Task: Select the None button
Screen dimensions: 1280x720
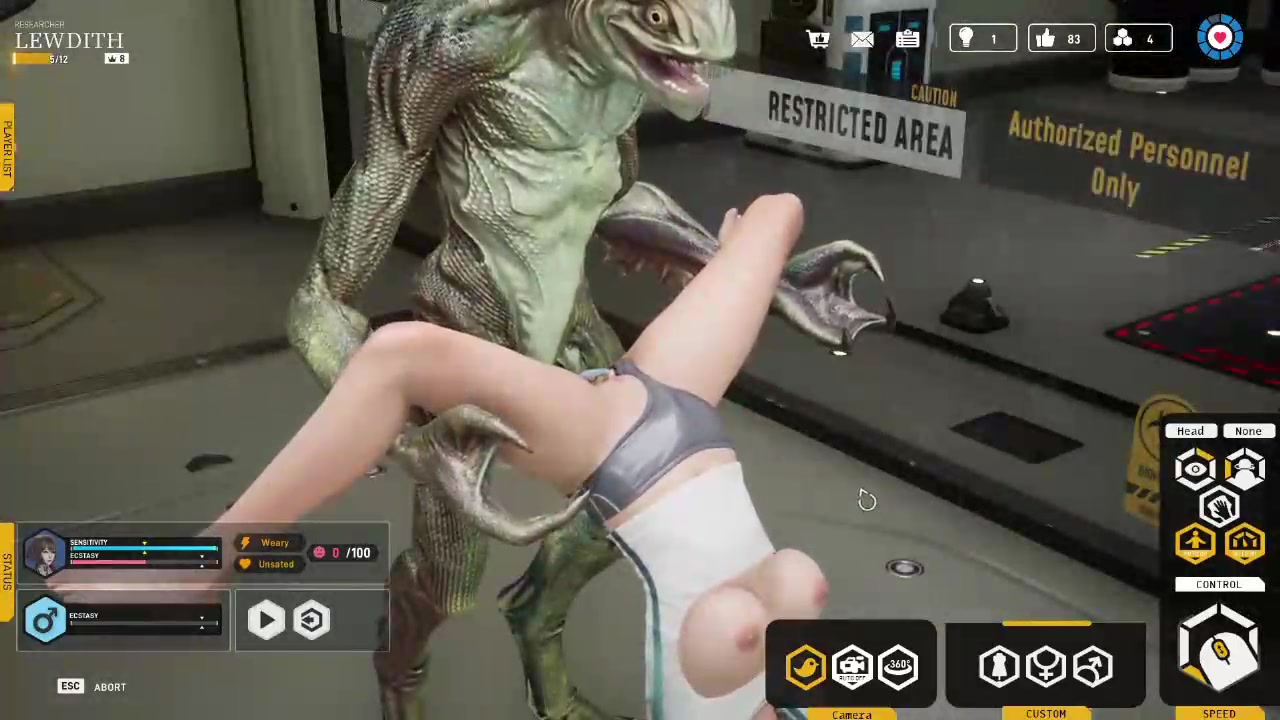Action: click(1247, 431)
